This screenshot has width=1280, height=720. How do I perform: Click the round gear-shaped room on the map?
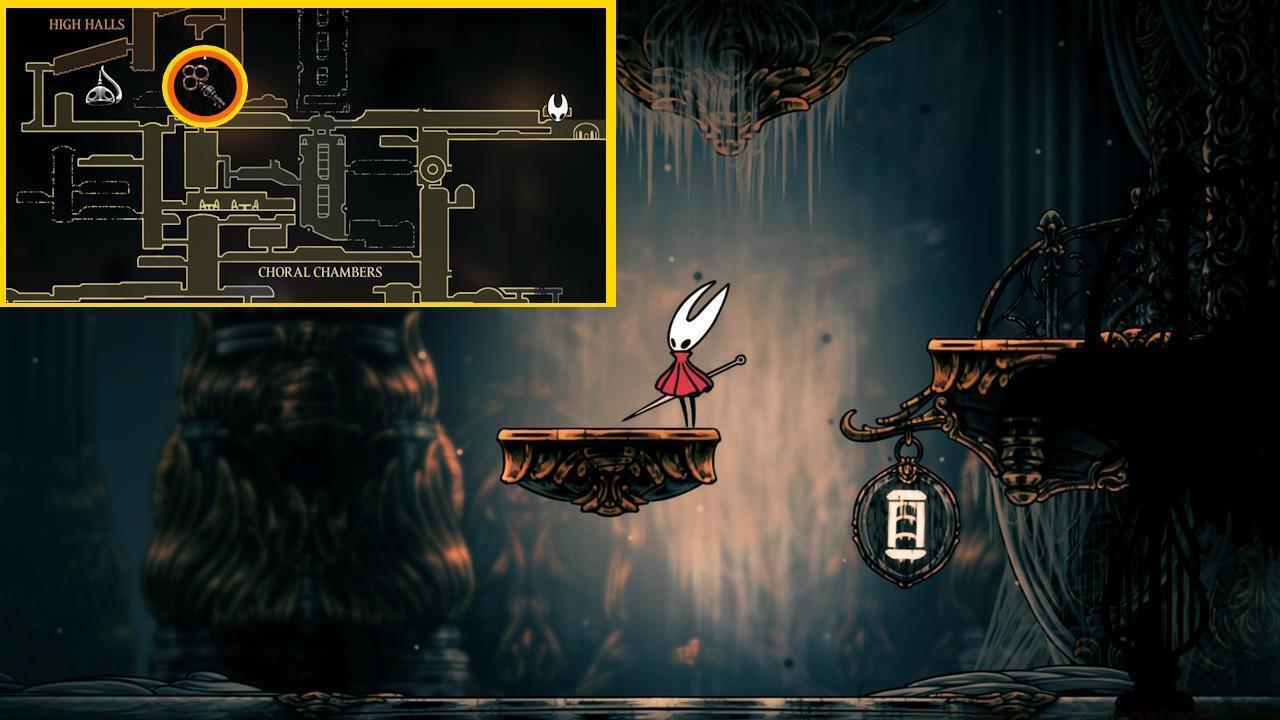(x=432, y=166)
